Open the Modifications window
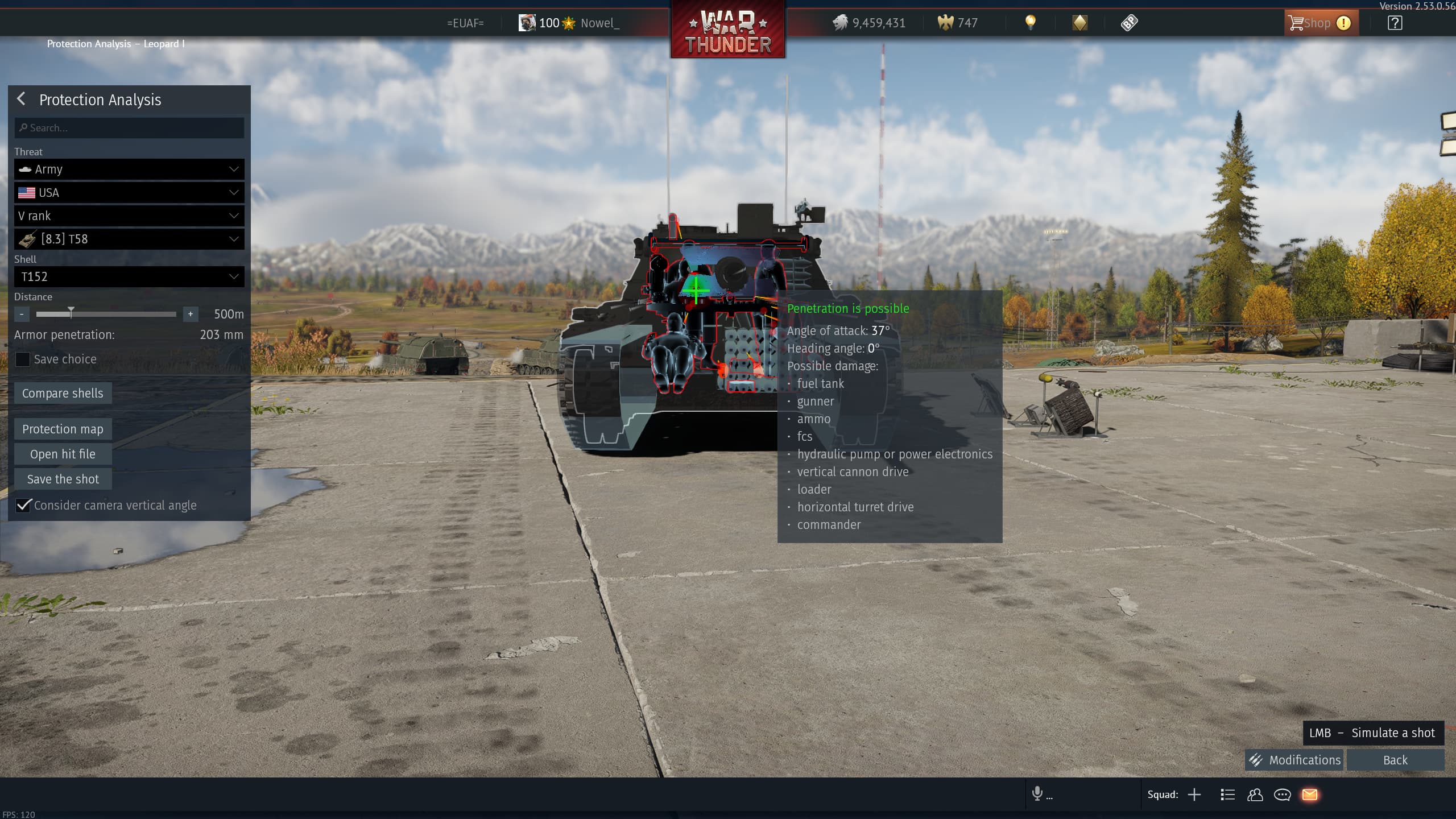The height and width of the screenshot is (819, 1456). tap(1294, 760)
